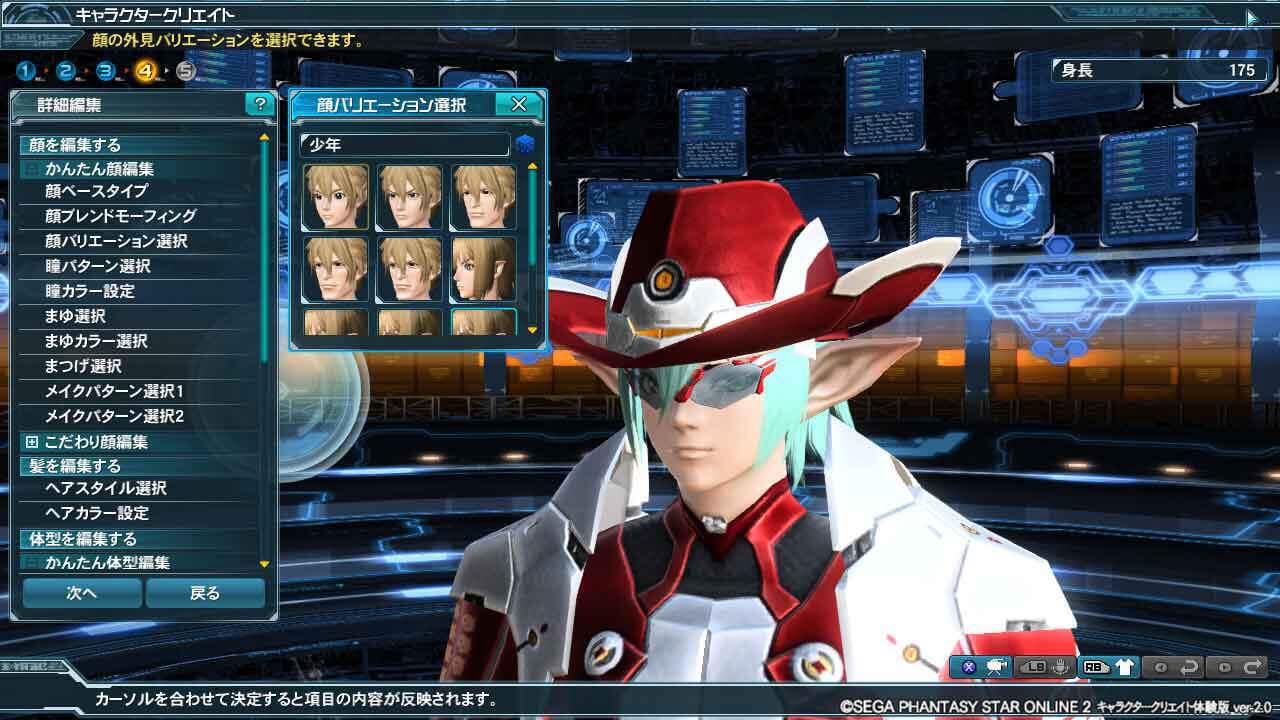Open ヘアスタイル選択 entry

coord(105,488)
